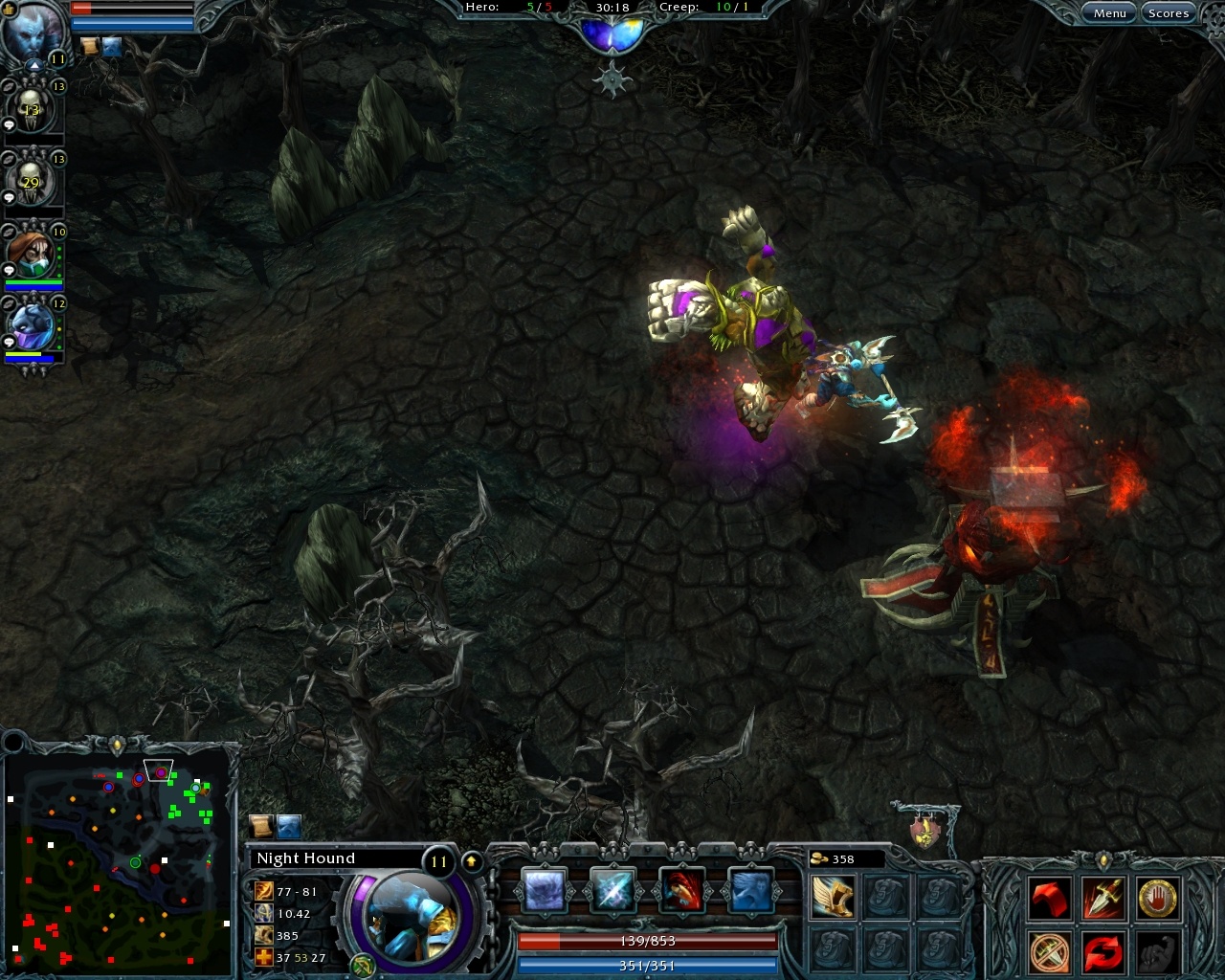Open the Scores panel
This screenshot has width=1225, height=980.
point(1169,12)
